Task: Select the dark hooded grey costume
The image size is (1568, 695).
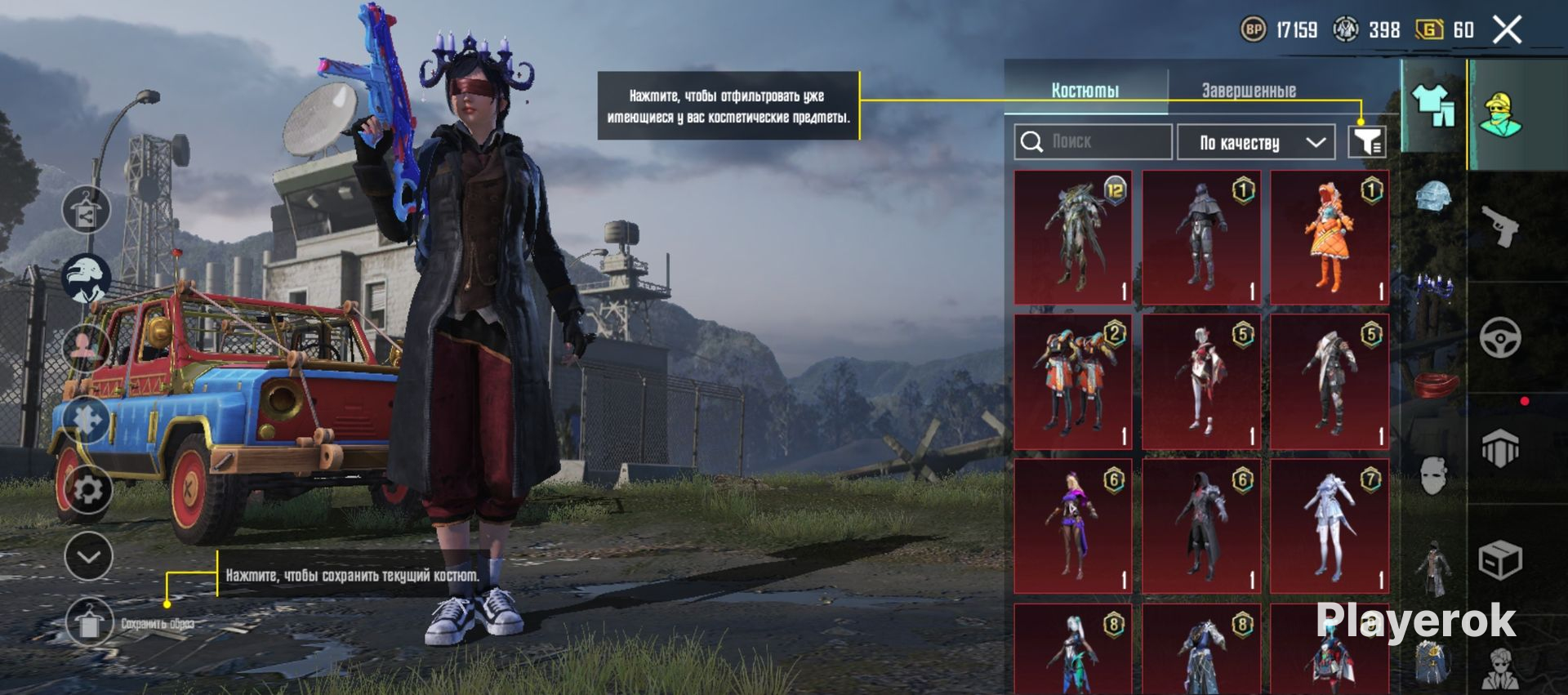Action: (1201, 237)
